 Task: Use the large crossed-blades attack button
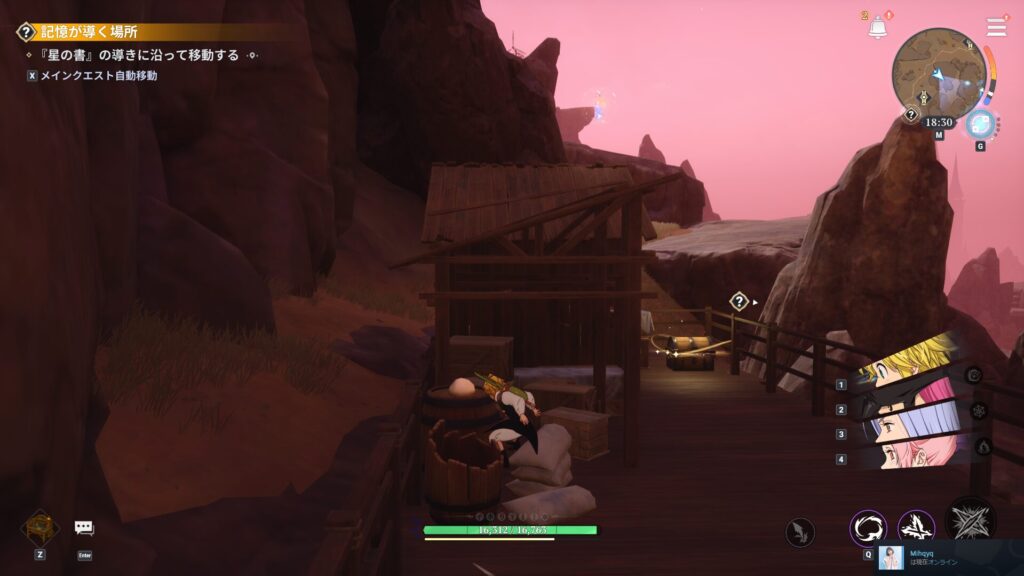click(970, 521)
